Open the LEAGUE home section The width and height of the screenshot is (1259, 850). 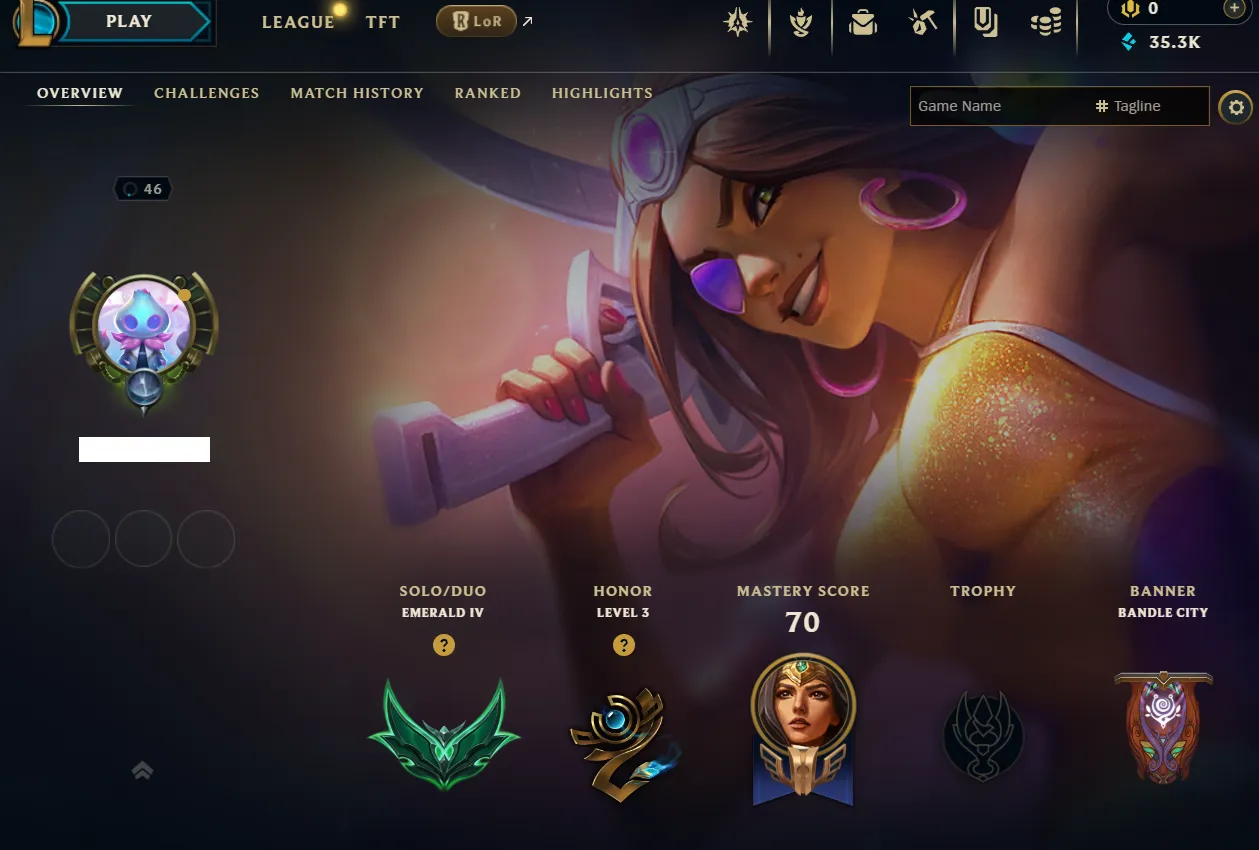click(297, 22)
